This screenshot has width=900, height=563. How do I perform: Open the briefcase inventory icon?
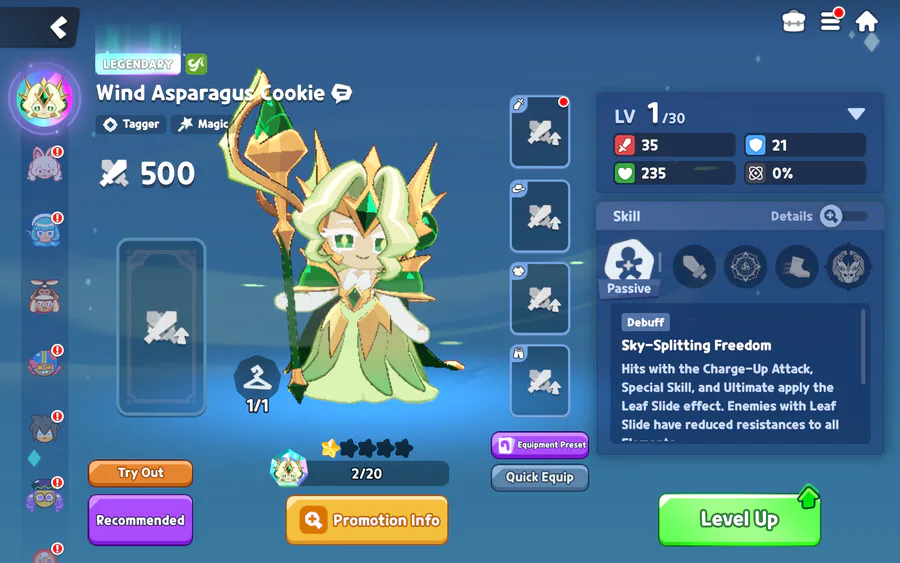tap(794, 22)
